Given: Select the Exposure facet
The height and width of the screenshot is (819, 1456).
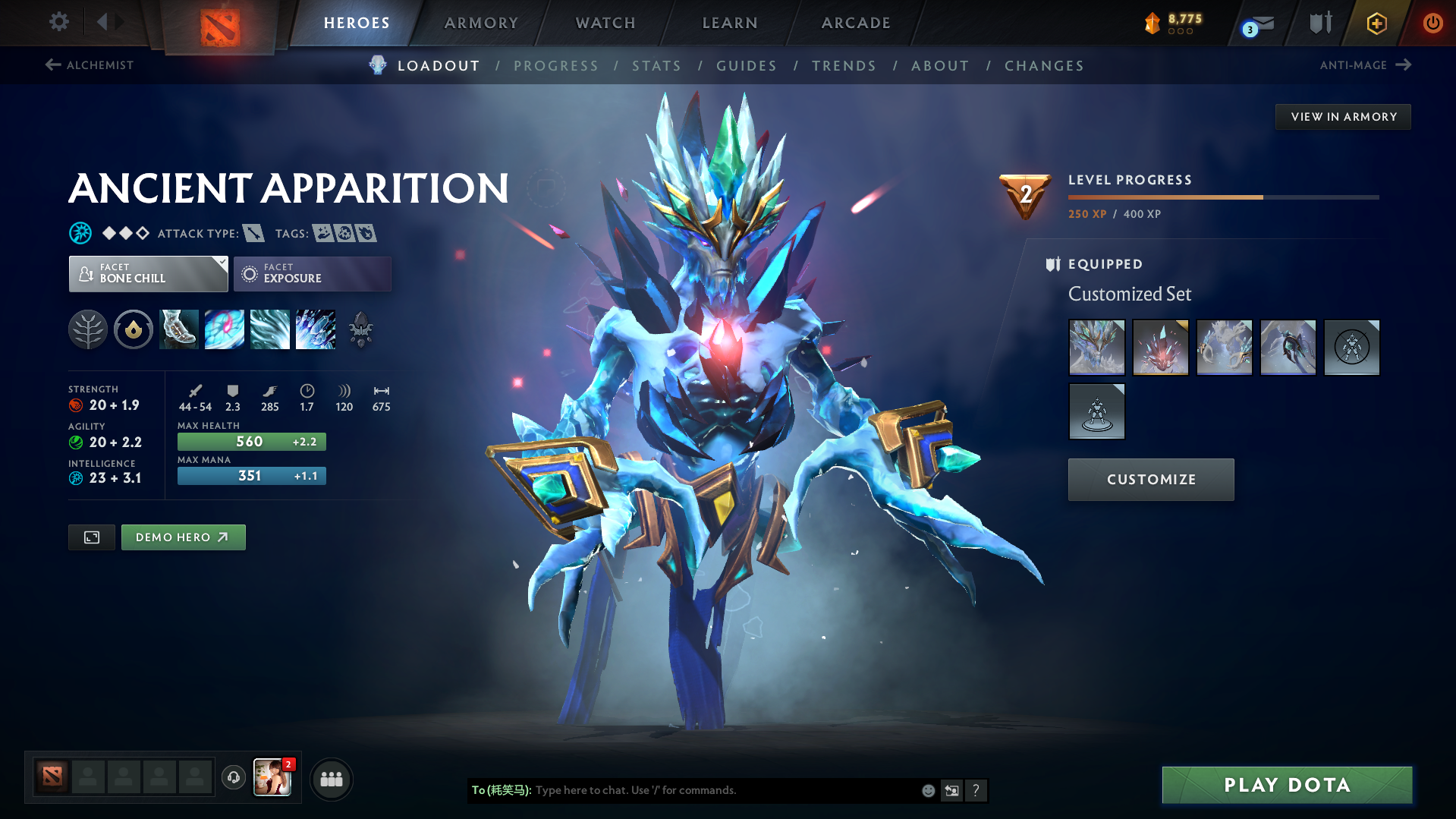Looking at the screenshot, I should click(x=312, y=273).
